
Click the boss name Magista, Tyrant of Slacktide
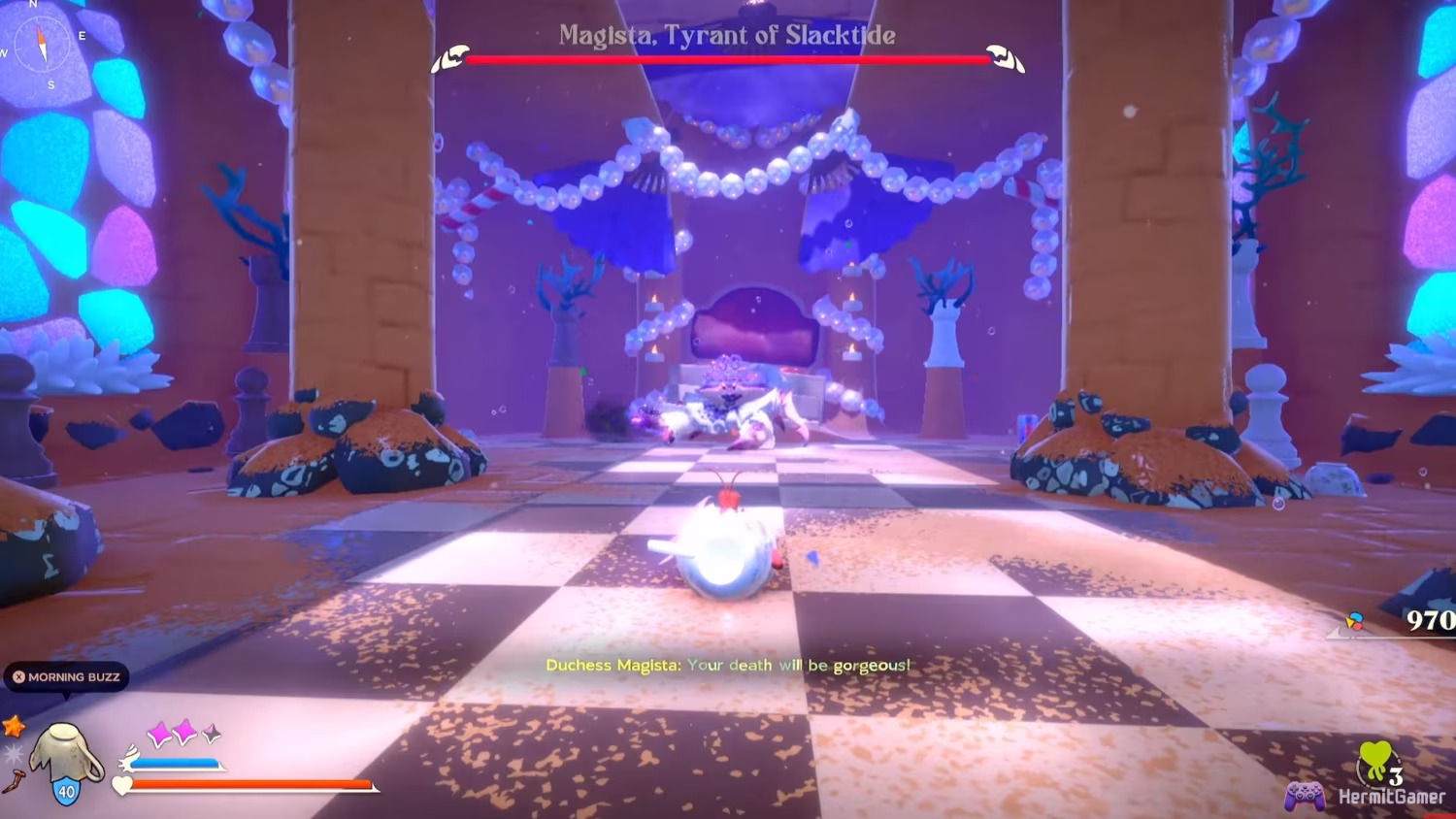click(x=728, y=36)
